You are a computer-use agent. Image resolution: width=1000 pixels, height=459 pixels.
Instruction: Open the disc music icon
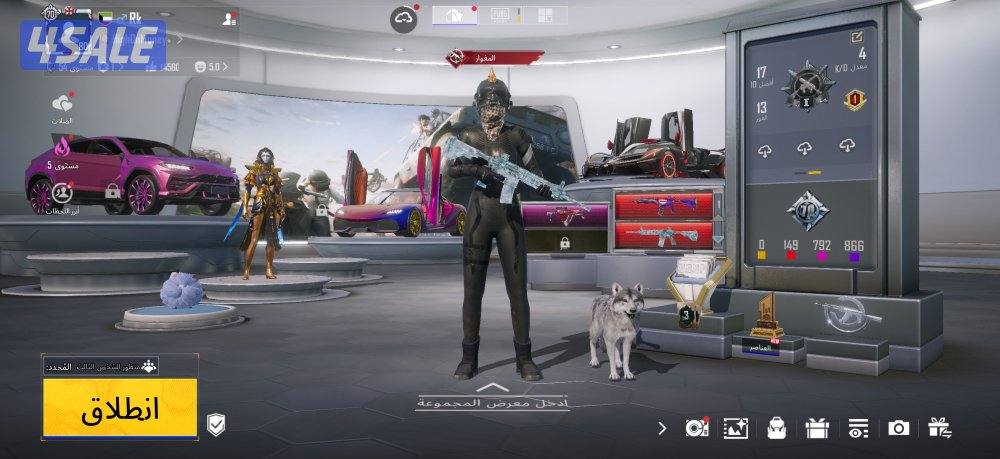pyautogui.click(x=696, y=428)
